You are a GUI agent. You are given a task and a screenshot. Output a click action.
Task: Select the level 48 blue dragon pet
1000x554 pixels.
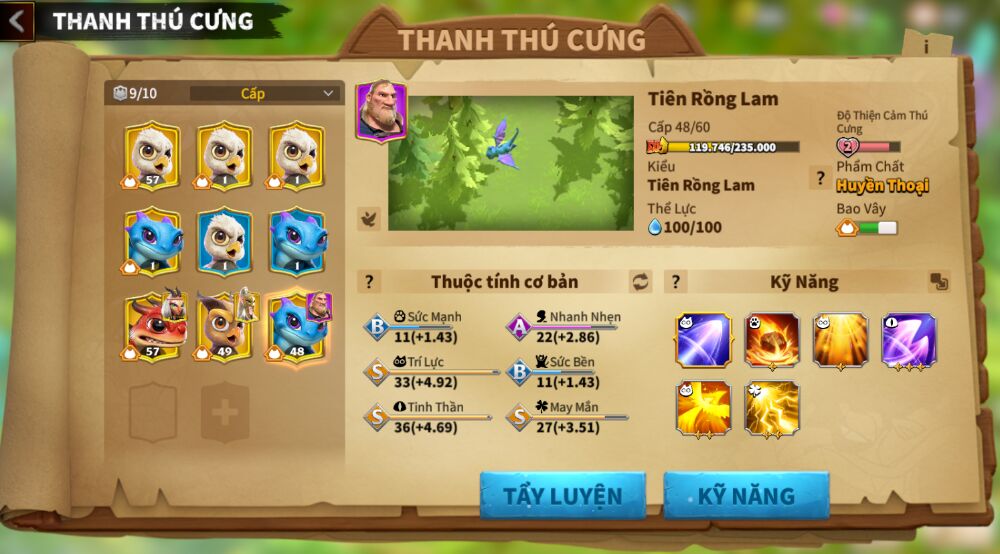click(x=297, y=327)
